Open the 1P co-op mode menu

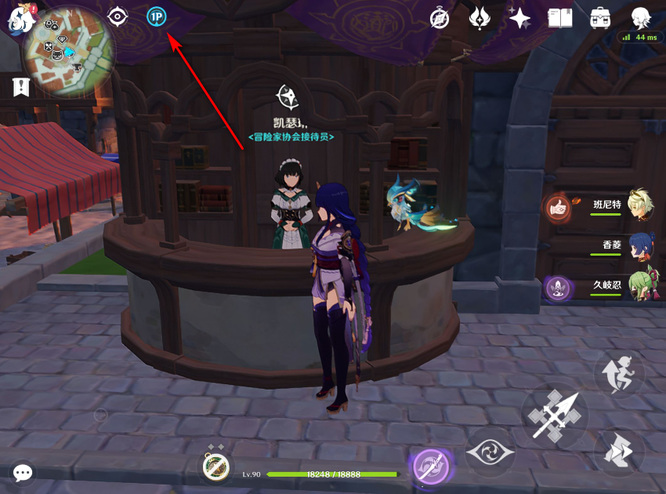[x=156, y=17]
